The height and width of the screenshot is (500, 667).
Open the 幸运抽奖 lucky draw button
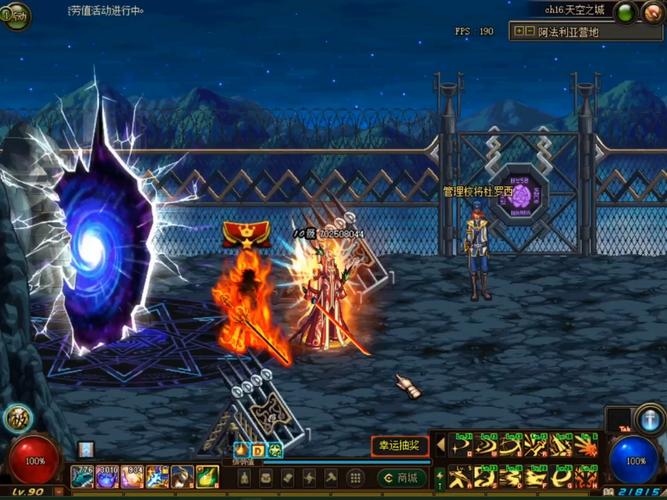[400, 445]
